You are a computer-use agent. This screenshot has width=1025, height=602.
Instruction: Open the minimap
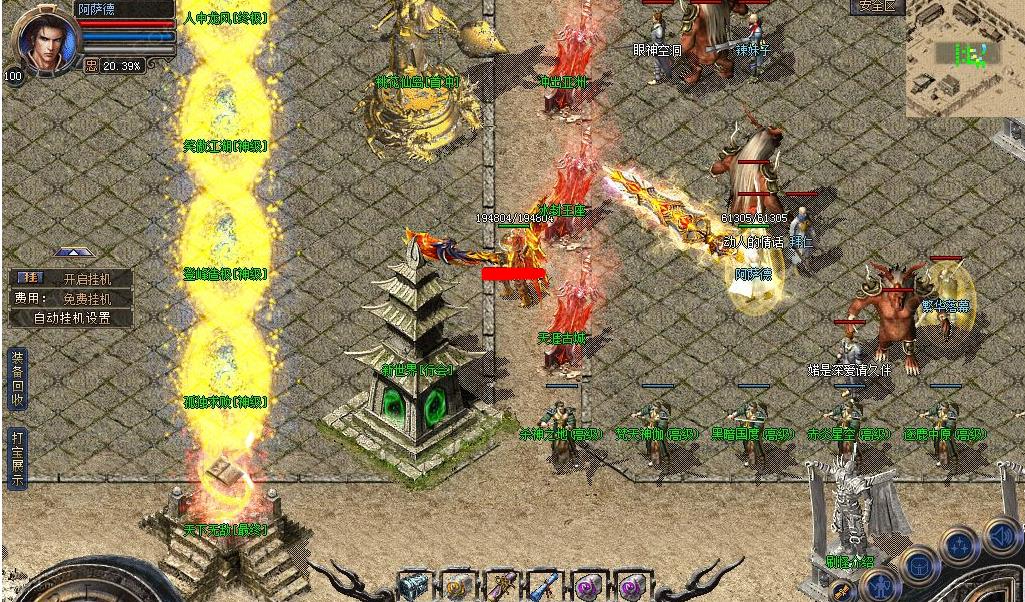965,57
